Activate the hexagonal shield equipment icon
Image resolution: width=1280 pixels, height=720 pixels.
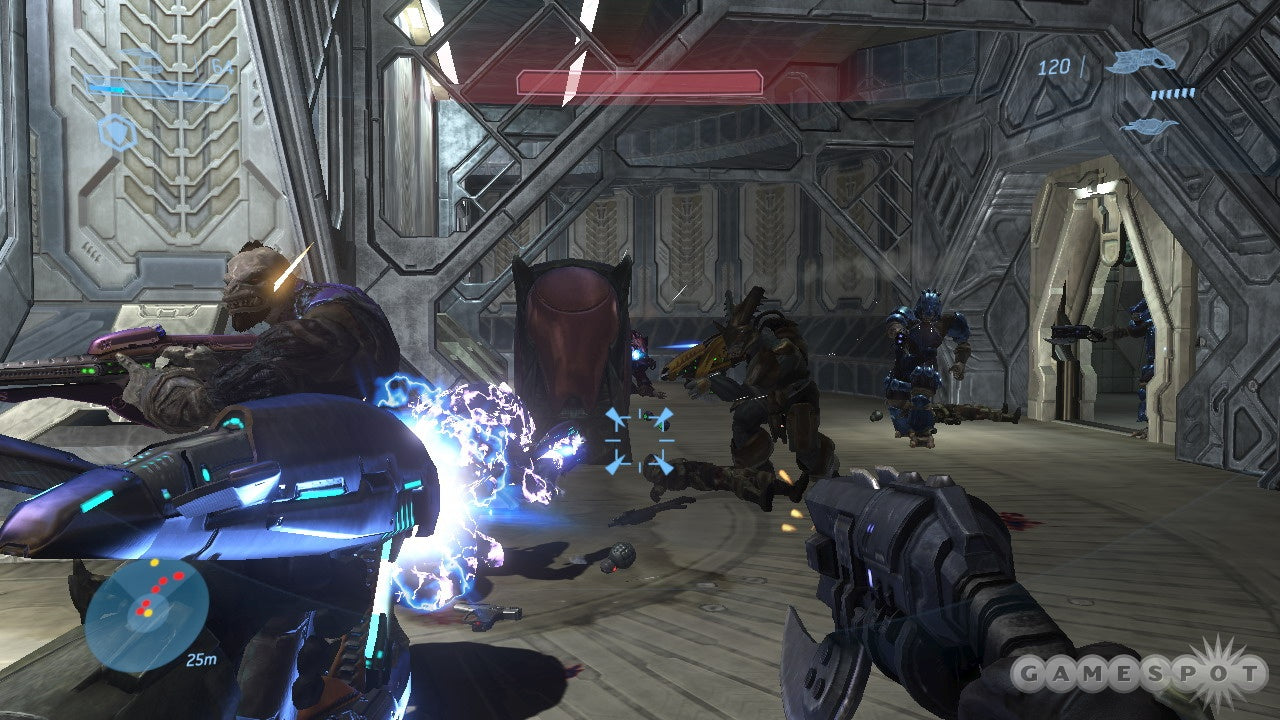(120, 134)
